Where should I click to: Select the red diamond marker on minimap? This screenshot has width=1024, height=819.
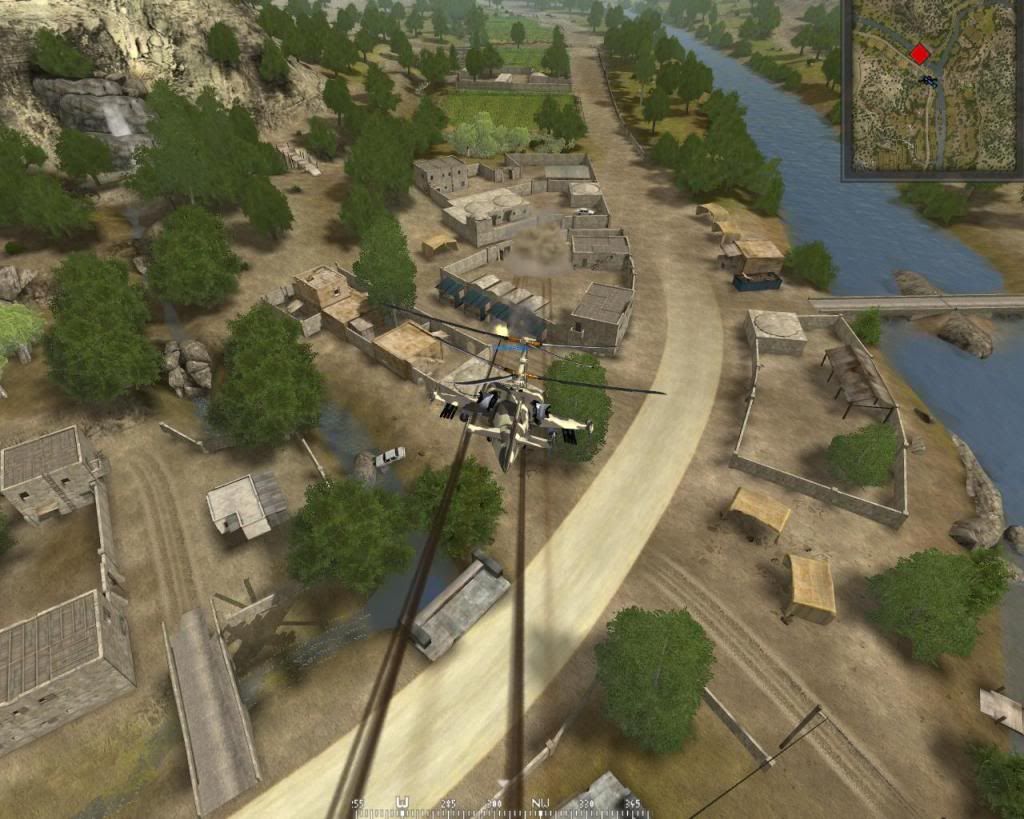920,54
